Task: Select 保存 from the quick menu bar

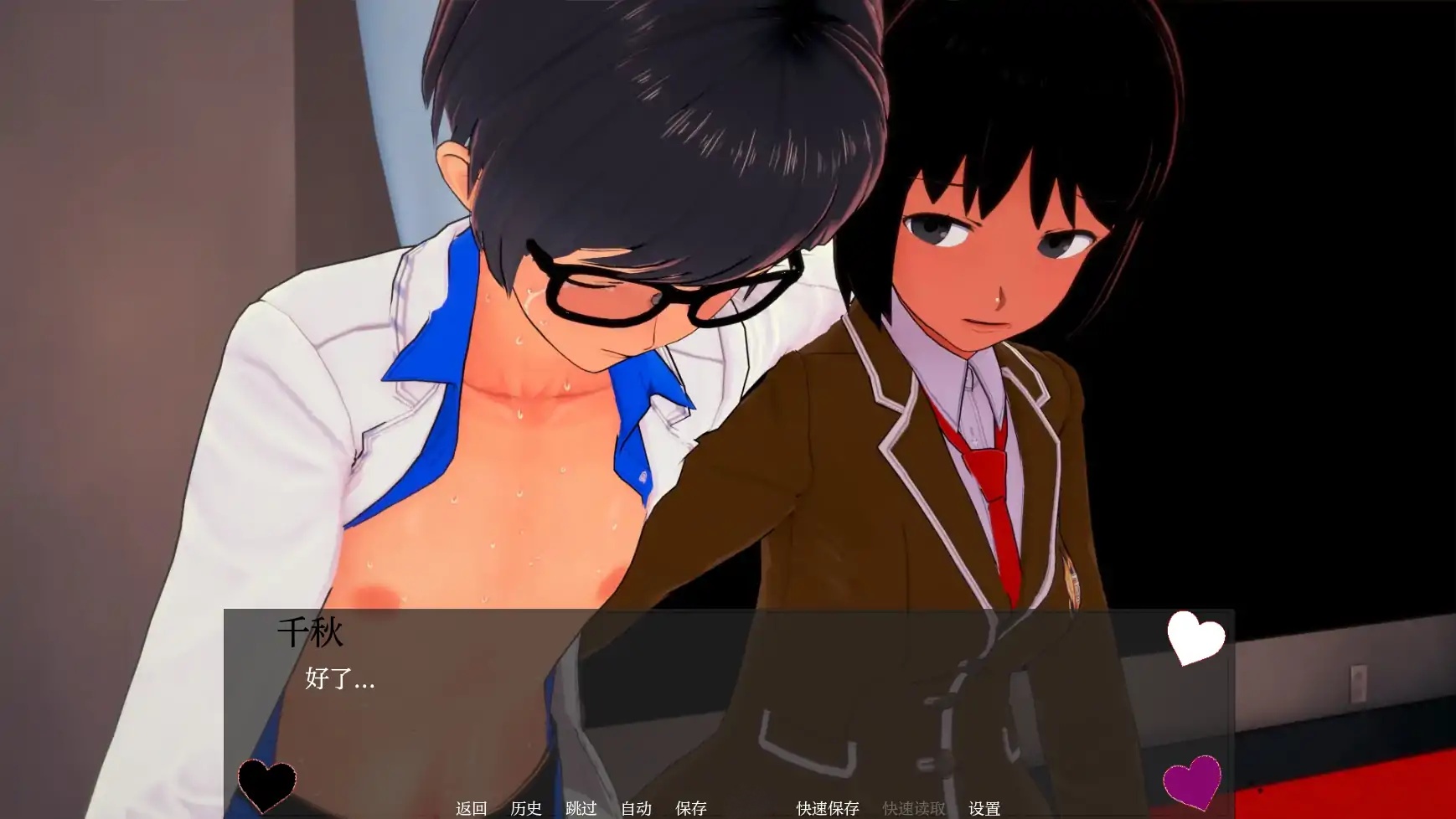Action: click(692, 809)
